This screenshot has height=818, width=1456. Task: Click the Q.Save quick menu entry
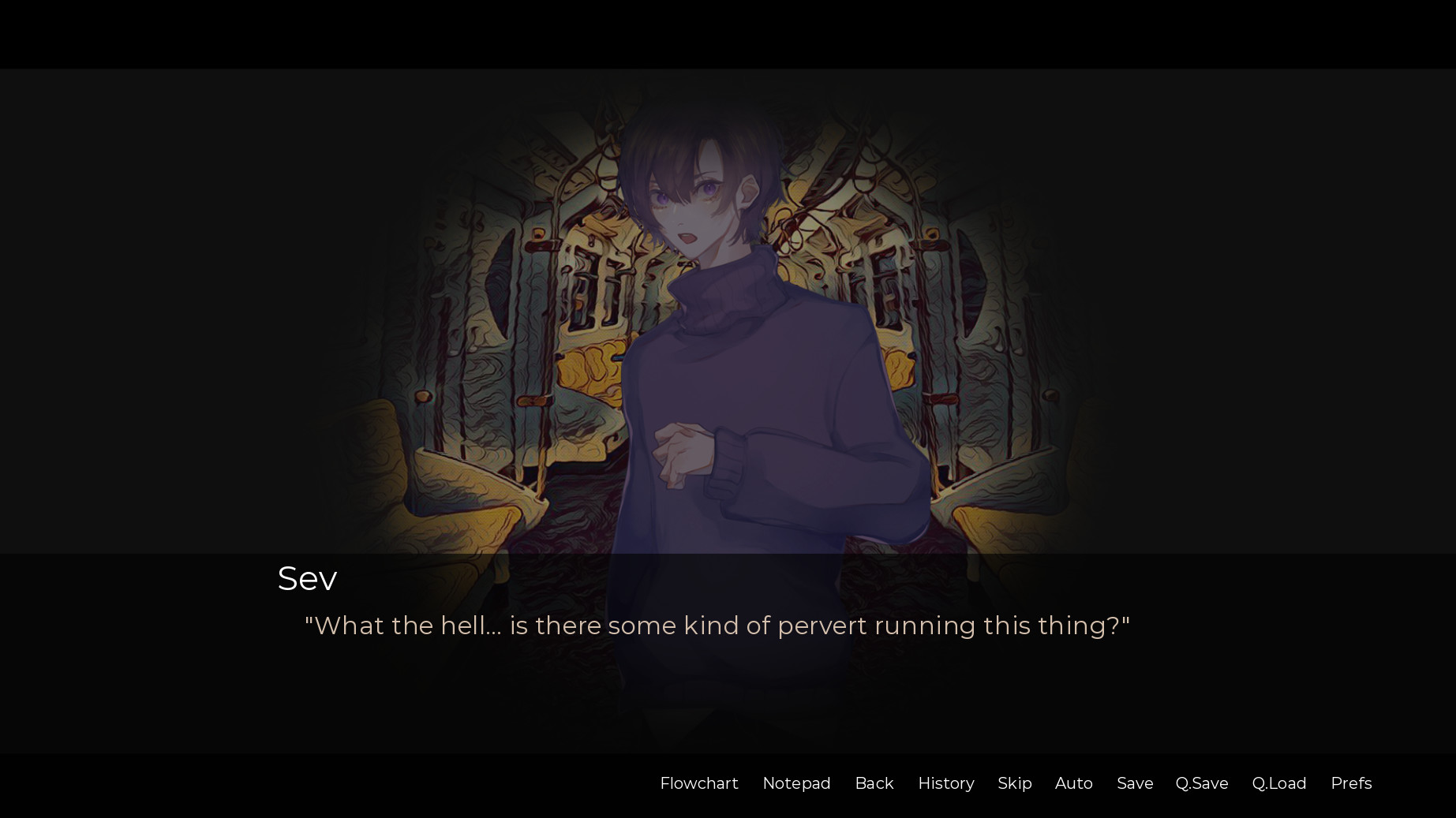pos(1201,783)
